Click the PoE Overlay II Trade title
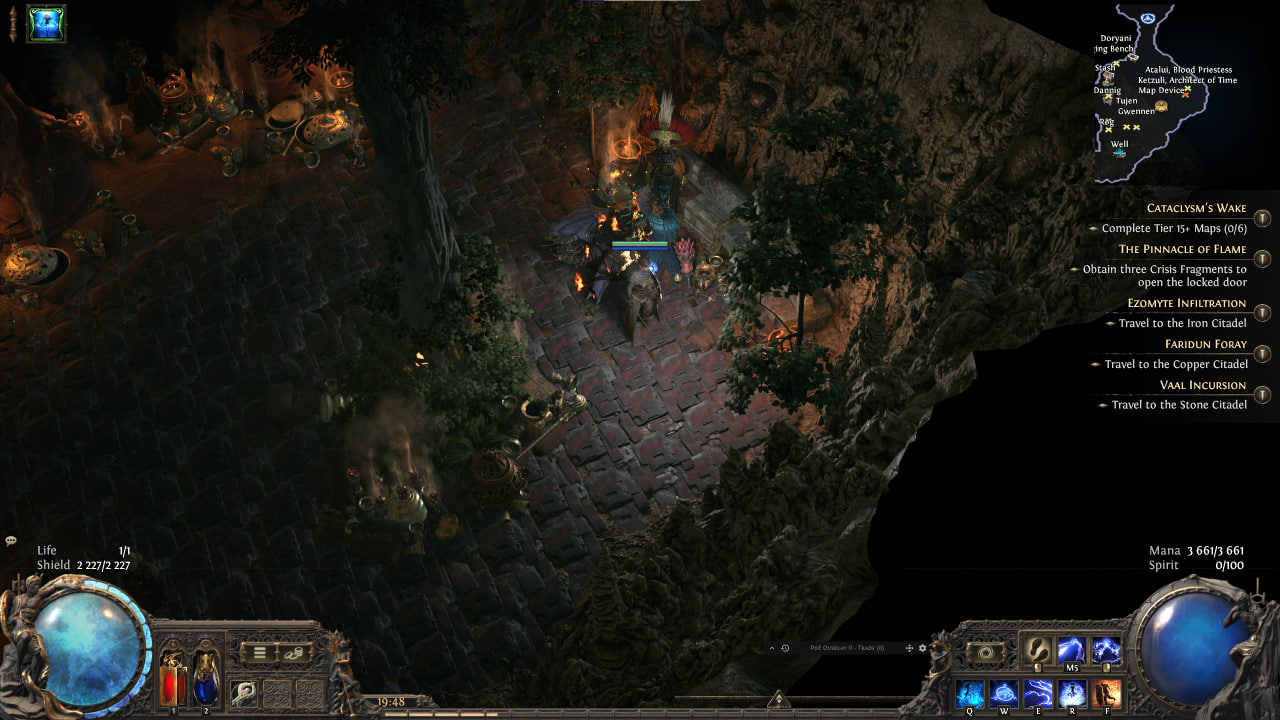Viewport: 1280px width, 720px height. 847,648
